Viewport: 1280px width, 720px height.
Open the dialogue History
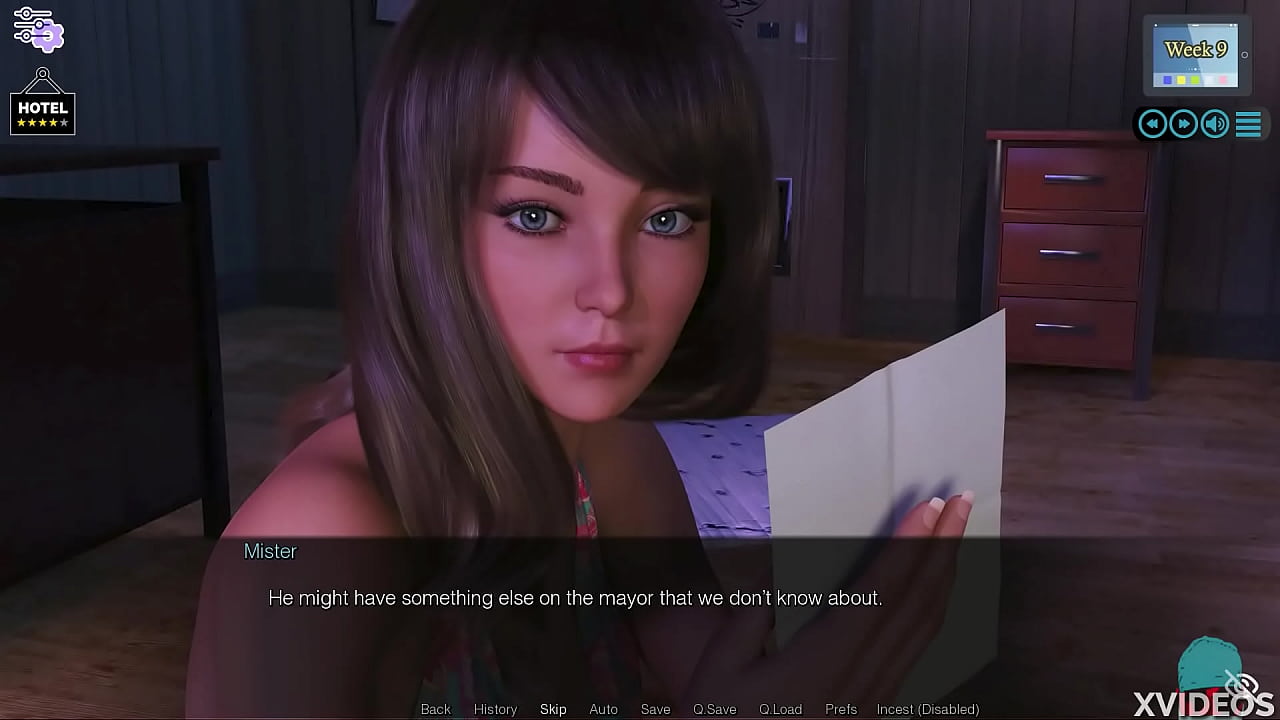495,709
